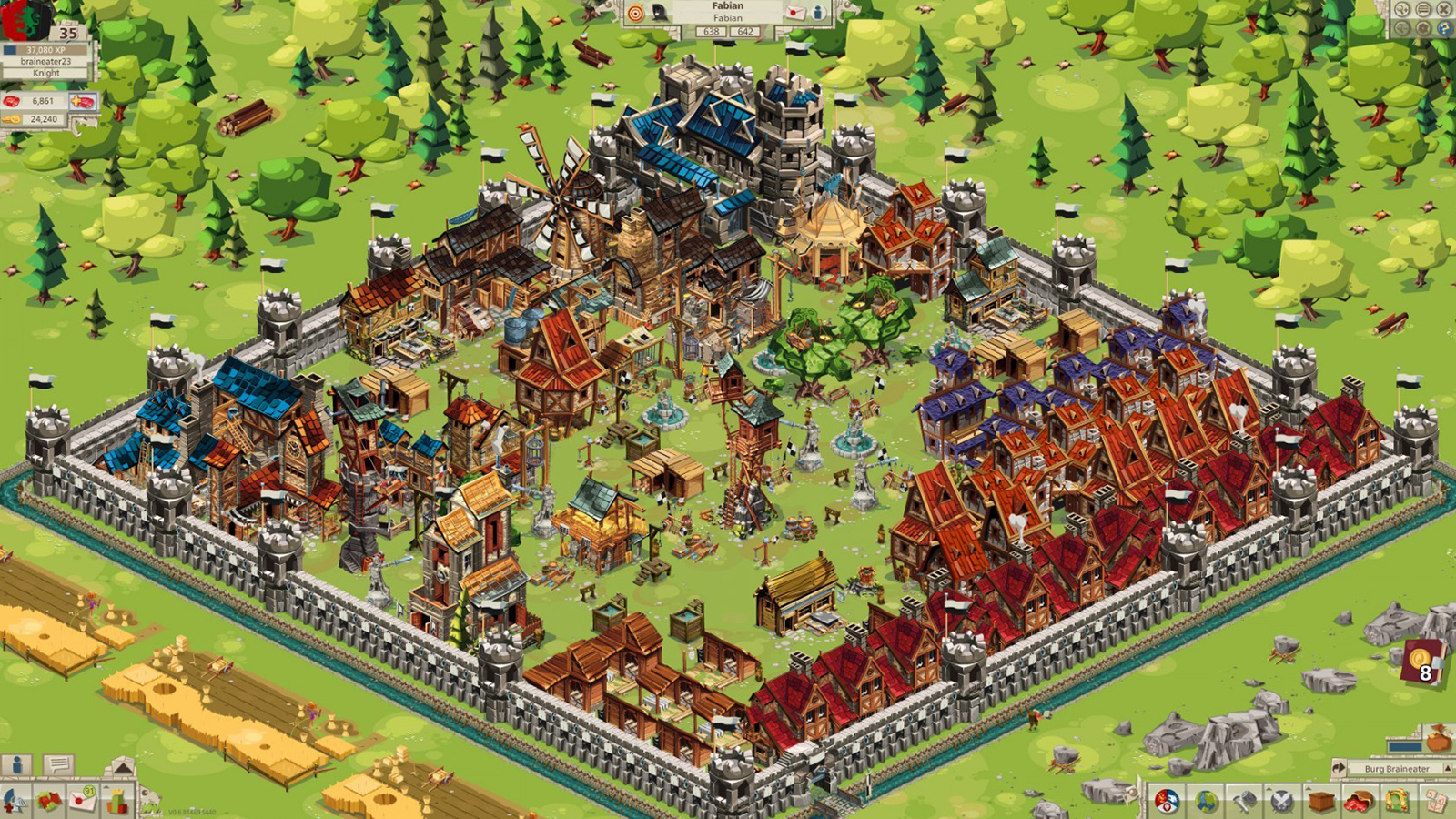Viewport: 1456px width, 819px height.
Task: Open the golden horseshoe icon
Action: [1398, 801]
